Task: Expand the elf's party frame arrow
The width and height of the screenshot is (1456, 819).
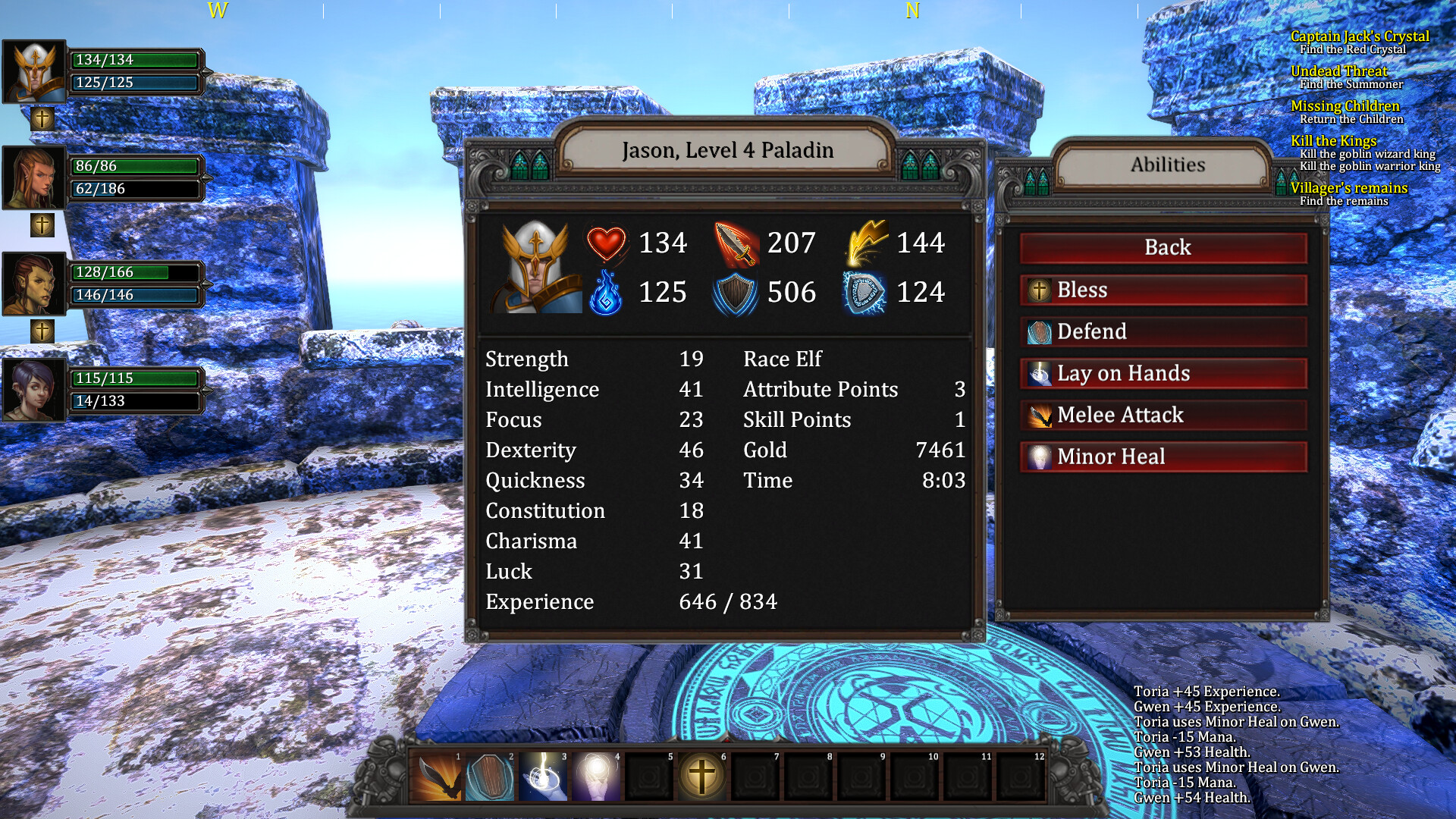Action: pos(206,178)
